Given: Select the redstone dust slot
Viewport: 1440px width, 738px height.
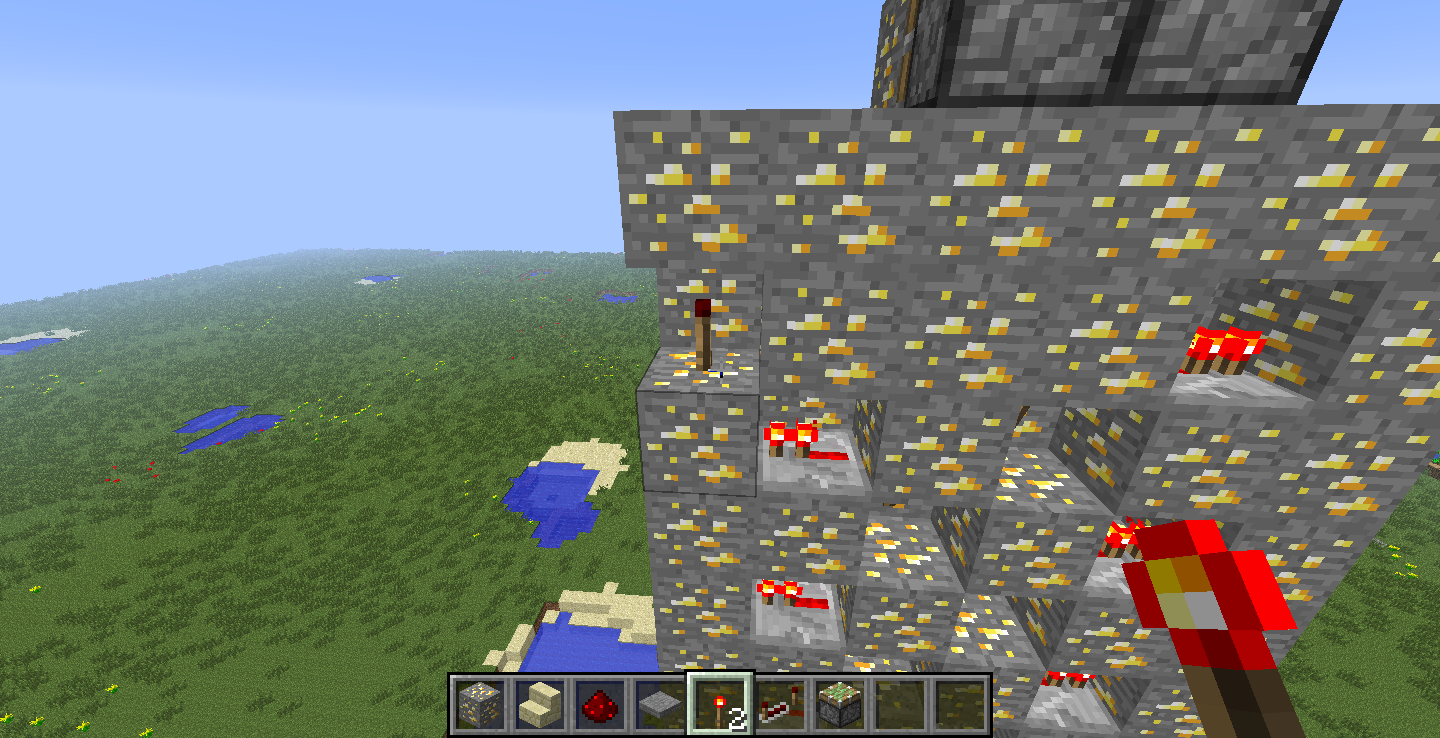Looking at the screenshot, I should [x=600, y=705].
